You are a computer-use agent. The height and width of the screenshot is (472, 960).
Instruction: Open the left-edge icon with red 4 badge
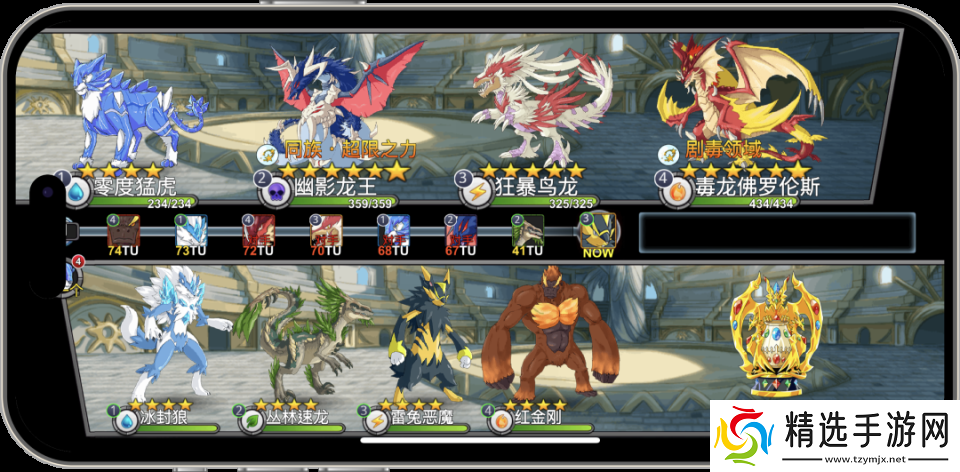tap(72, 275)
